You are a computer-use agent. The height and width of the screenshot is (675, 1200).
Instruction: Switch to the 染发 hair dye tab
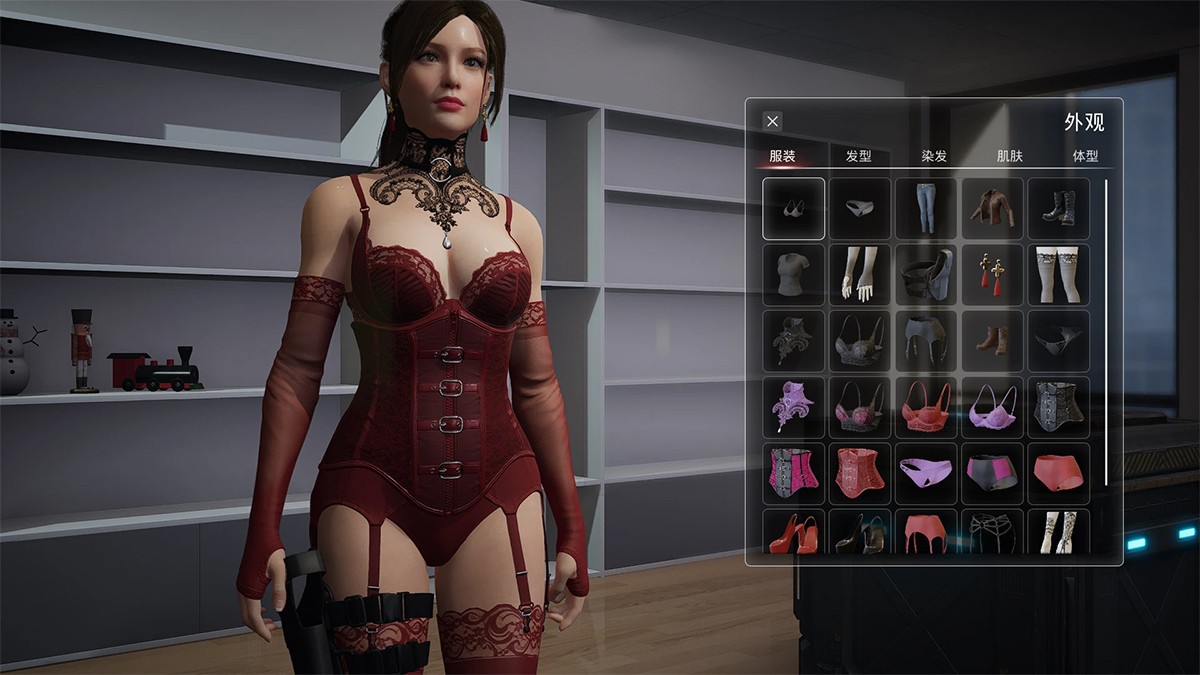tap(934, 156)
